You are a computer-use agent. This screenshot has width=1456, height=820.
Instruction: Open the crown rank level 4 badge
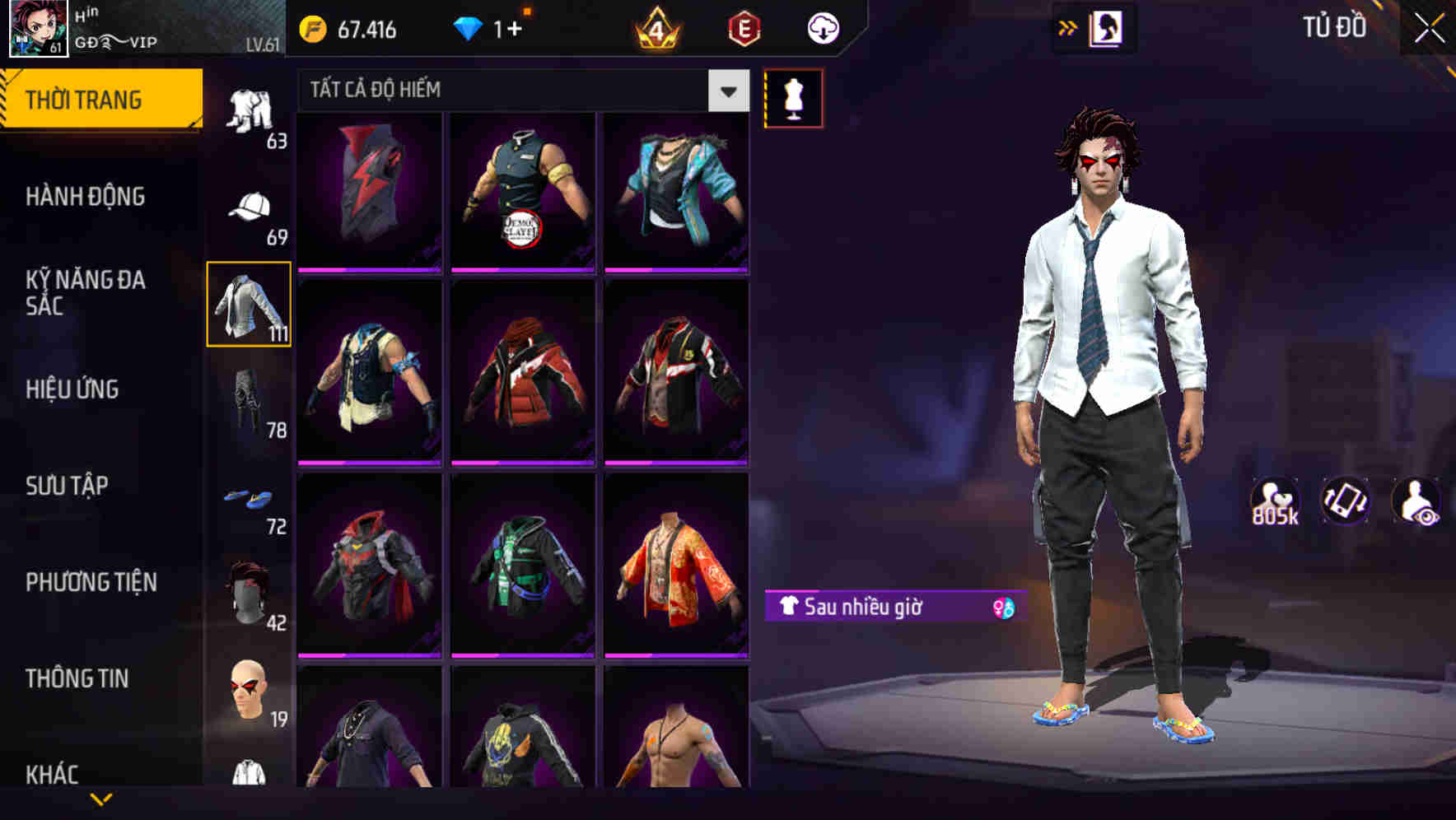point(655,28)
